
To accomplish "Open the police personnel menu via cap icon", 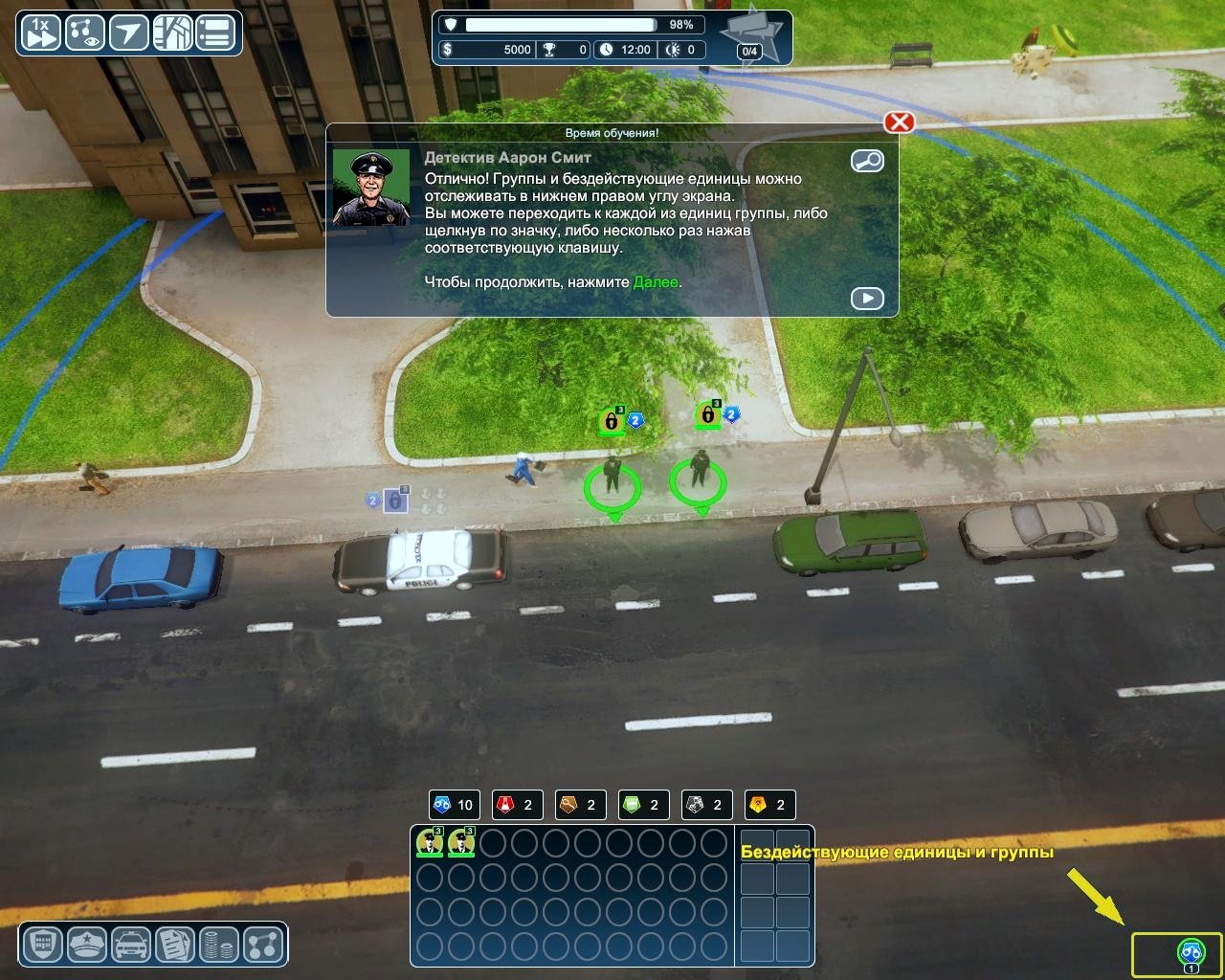I will 85,945.
